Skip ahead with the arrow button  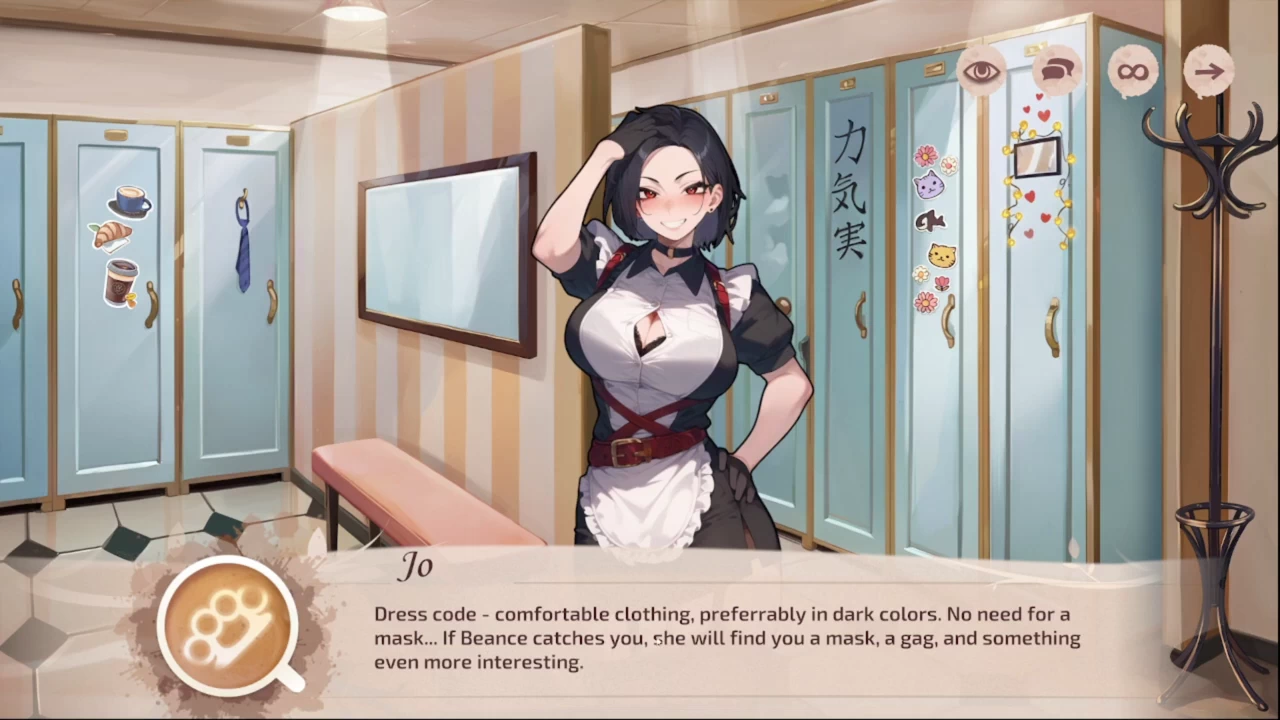1209,71
